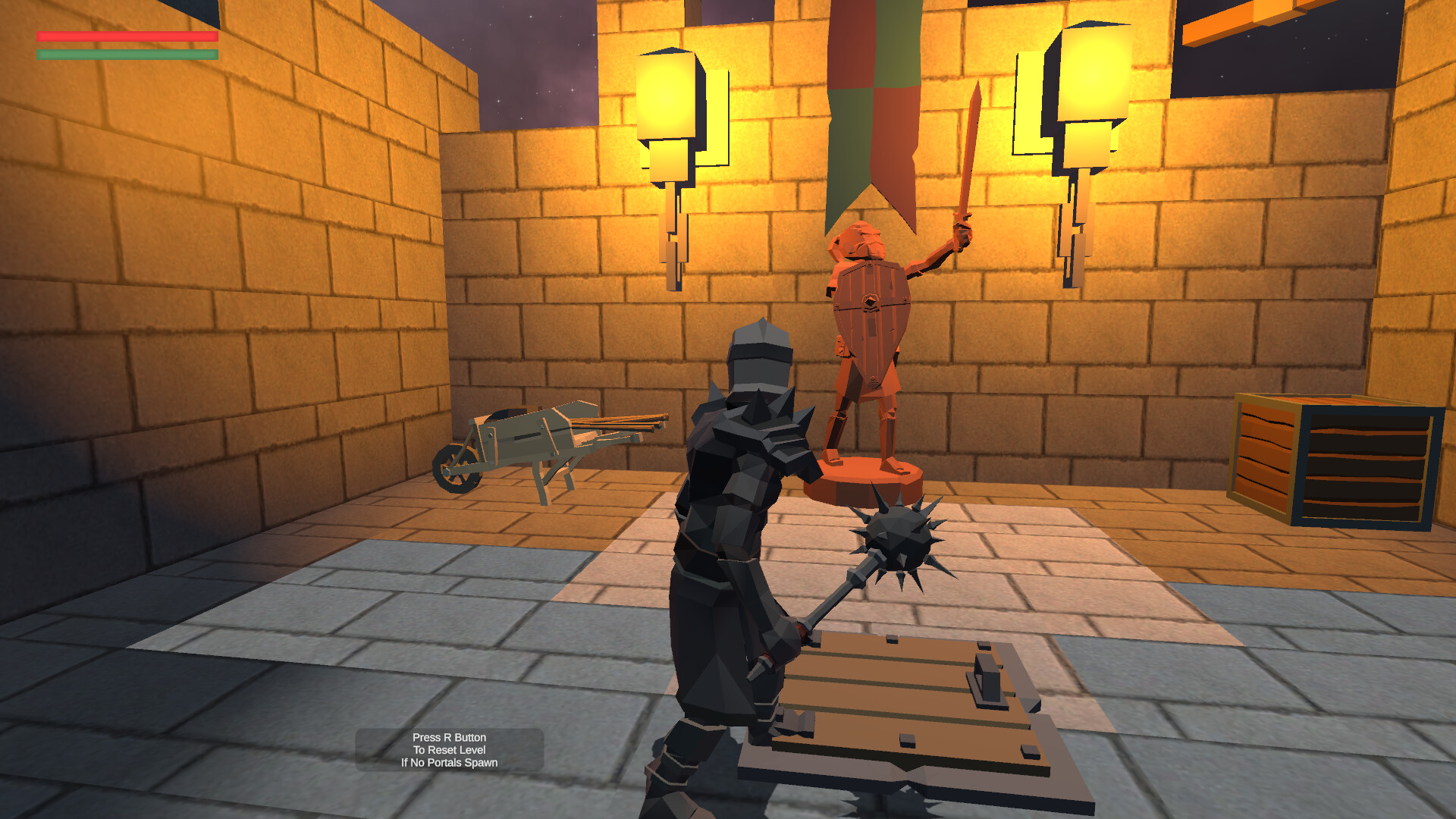Click the 'Press R Button' hint text
This screenshot has height=819, width=1456.
click(x=450, y=736)
